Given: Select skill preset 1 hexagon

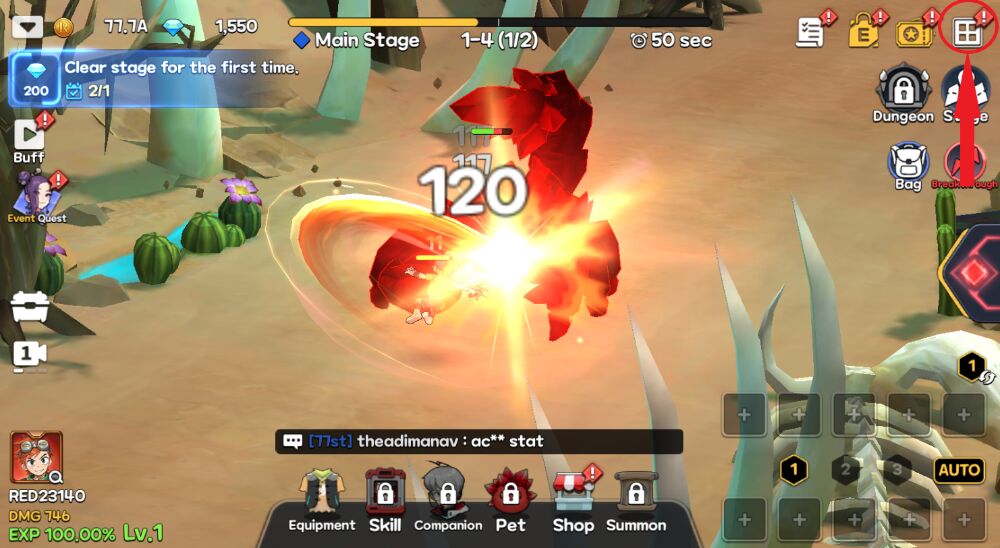Looking at the screenshot, I should tap(794, 469).
